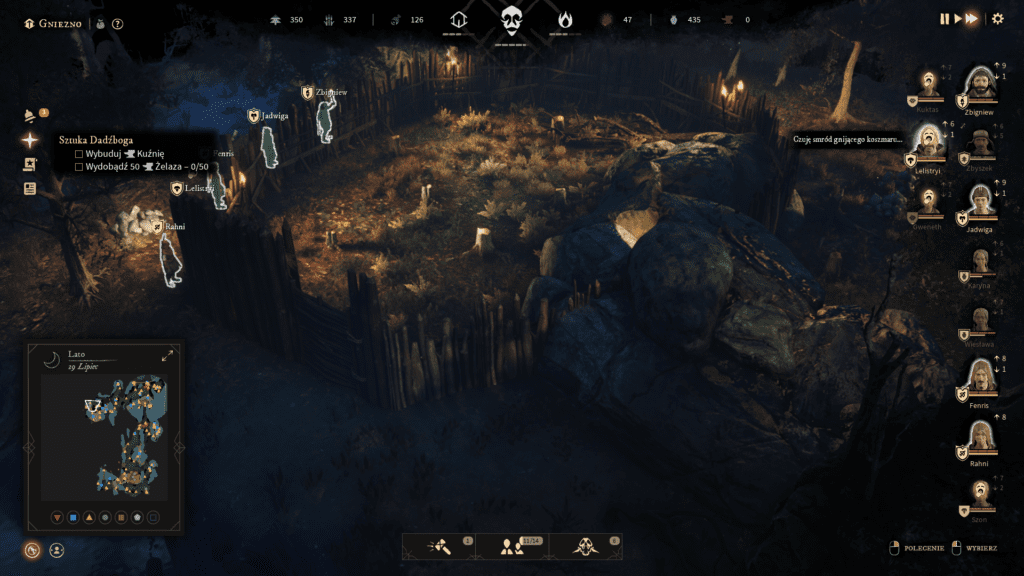Open the build hammer menu
Screen dimensions: 1024x576
tap(438, 546)
